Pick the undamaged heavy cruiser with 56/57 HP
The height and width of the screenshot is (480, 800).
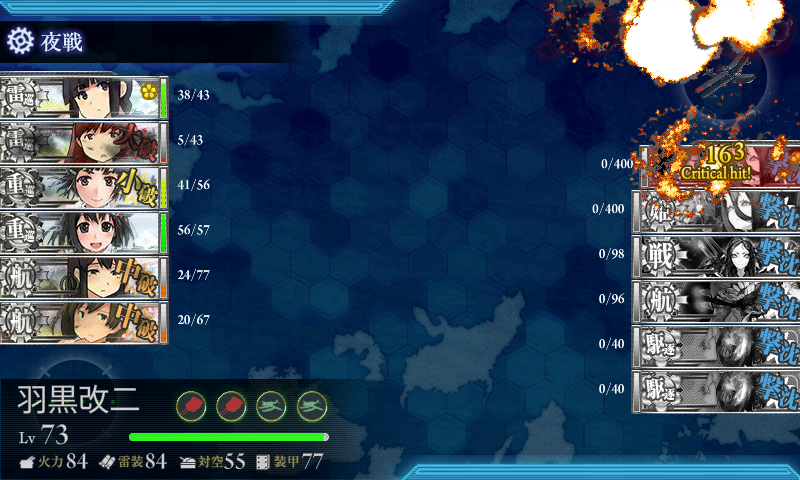tap(84, 232)
